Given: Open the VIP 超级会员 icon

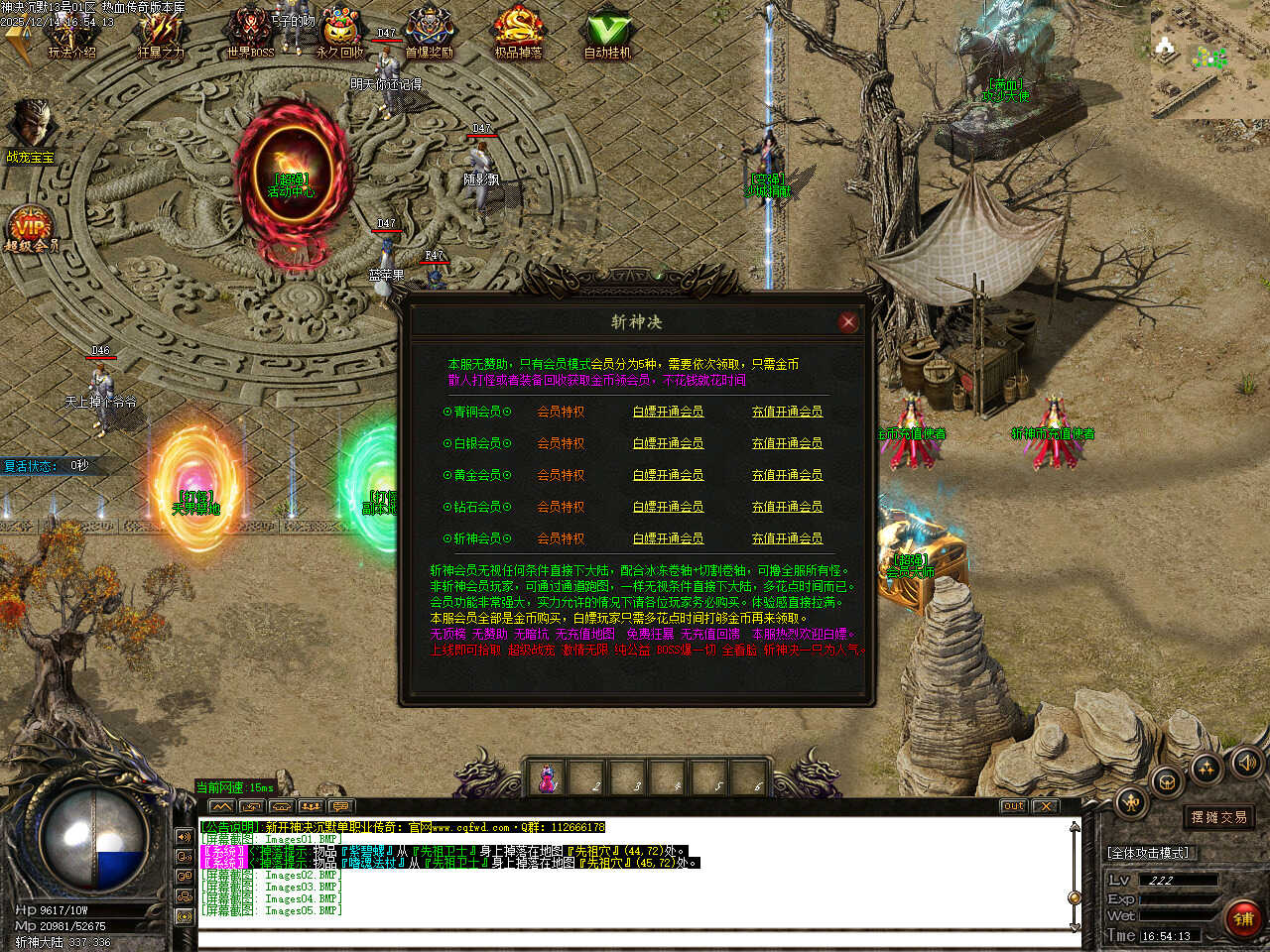Looking at the screenshot, I should (31, 228).
